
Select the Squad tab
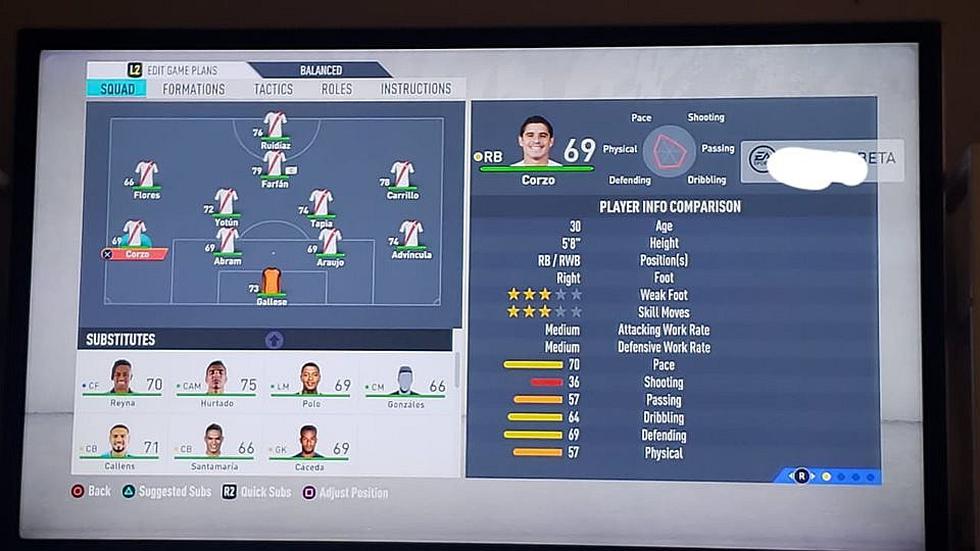(117, 89)
